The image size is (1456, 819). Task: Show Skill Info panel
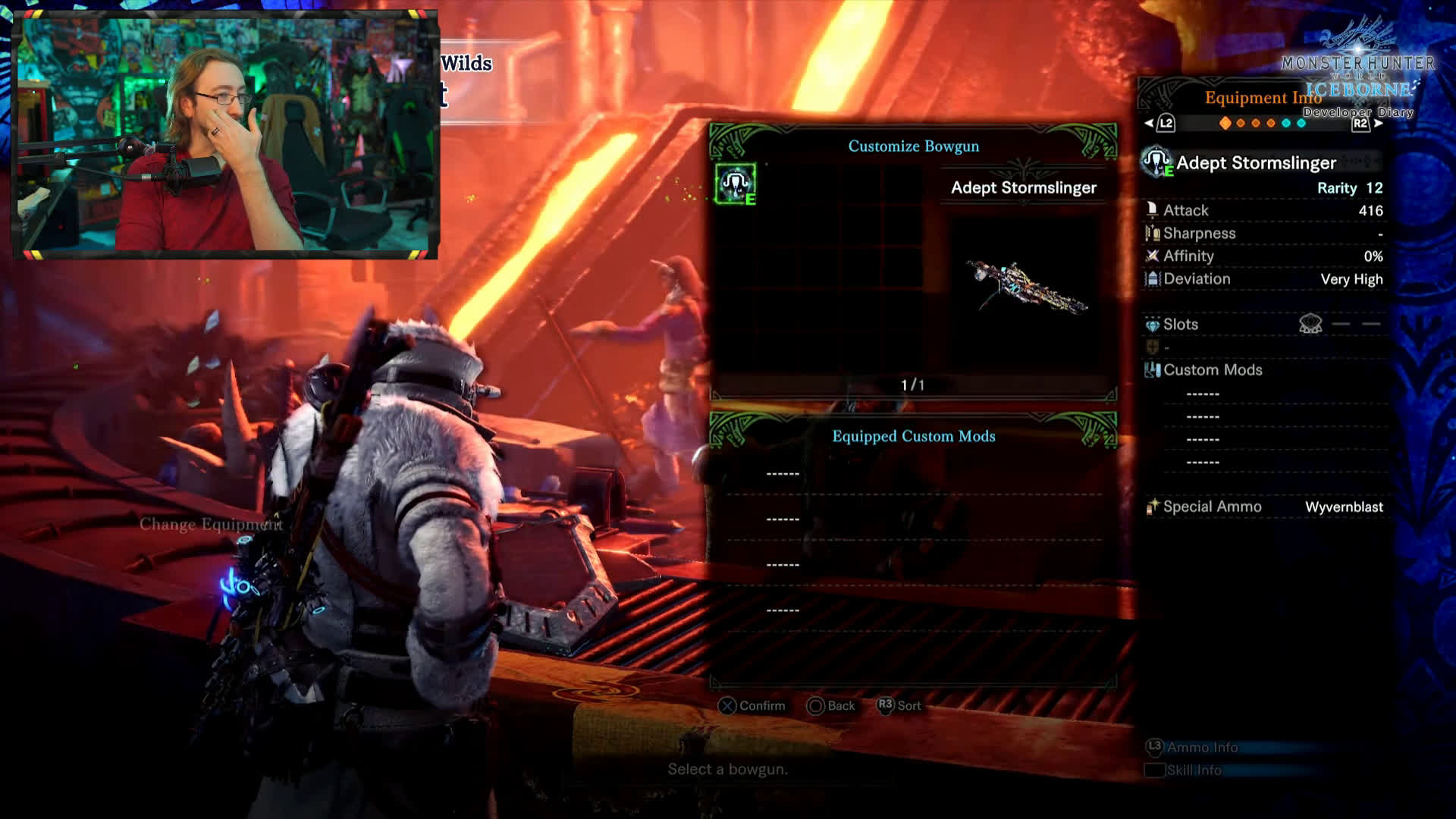(1185, 770)
